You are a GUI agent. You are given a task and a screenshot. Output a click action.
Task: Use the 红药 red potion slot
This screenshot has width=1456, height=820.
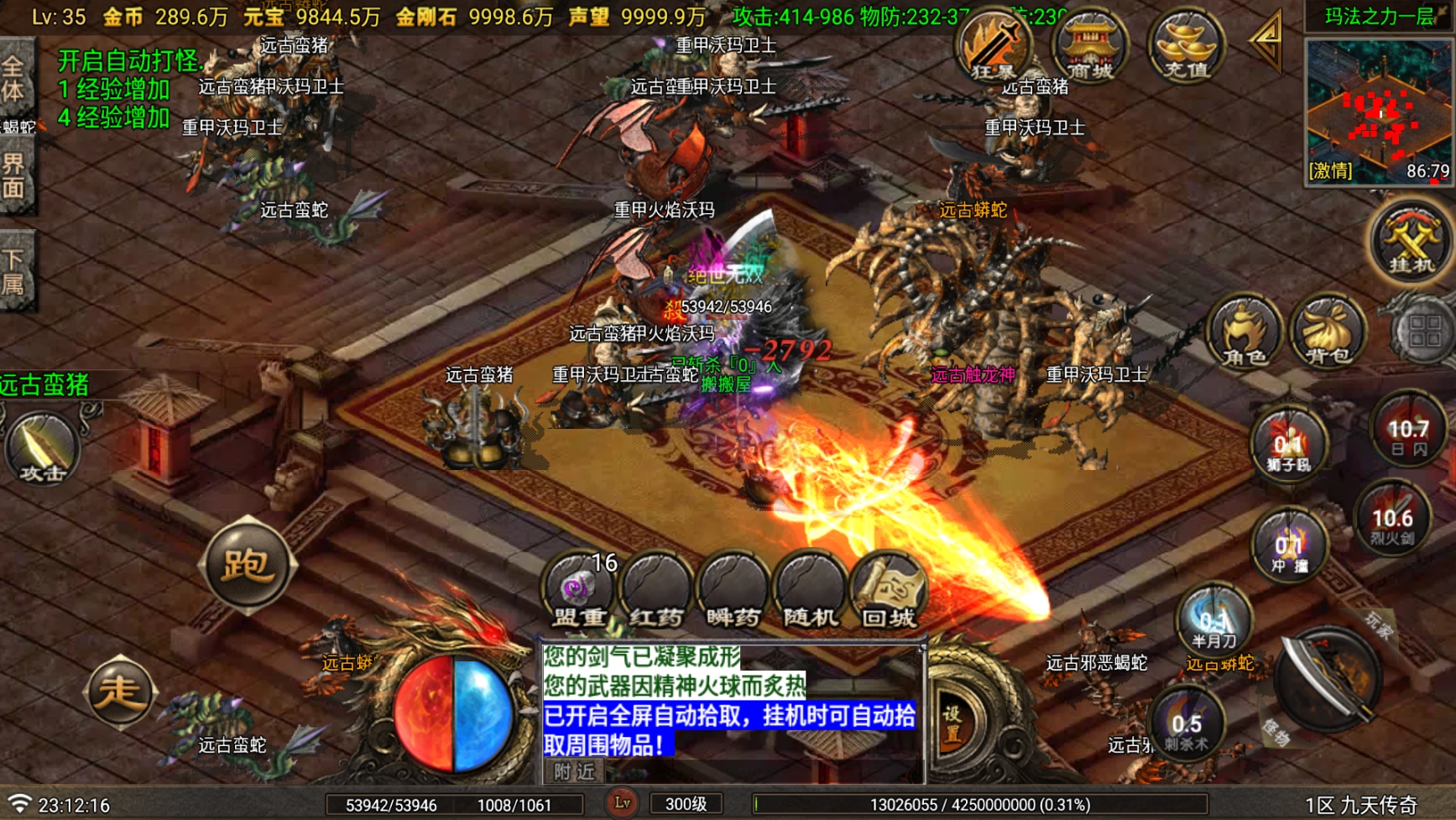[x=655, y=592]
